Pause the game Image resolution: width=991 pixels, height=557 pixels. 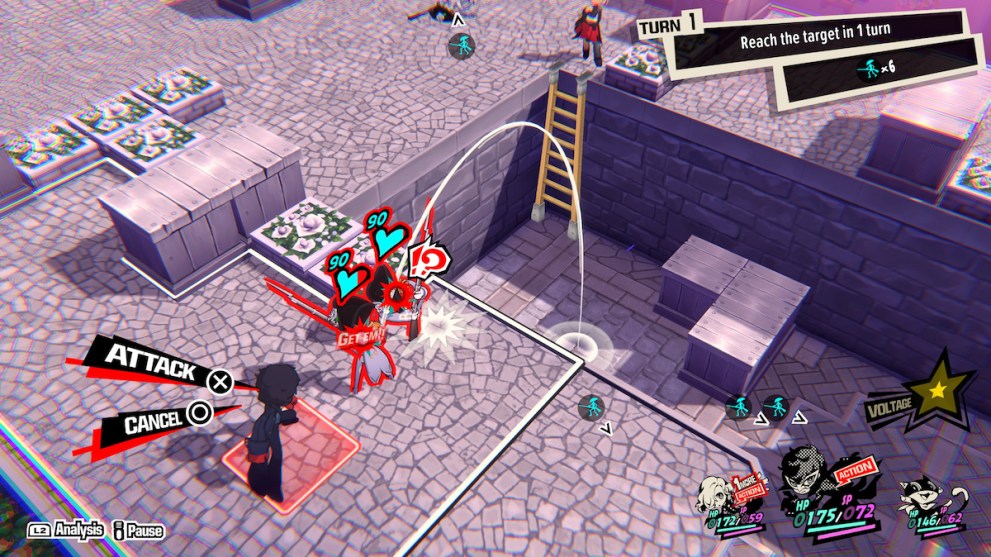(141, 531)
